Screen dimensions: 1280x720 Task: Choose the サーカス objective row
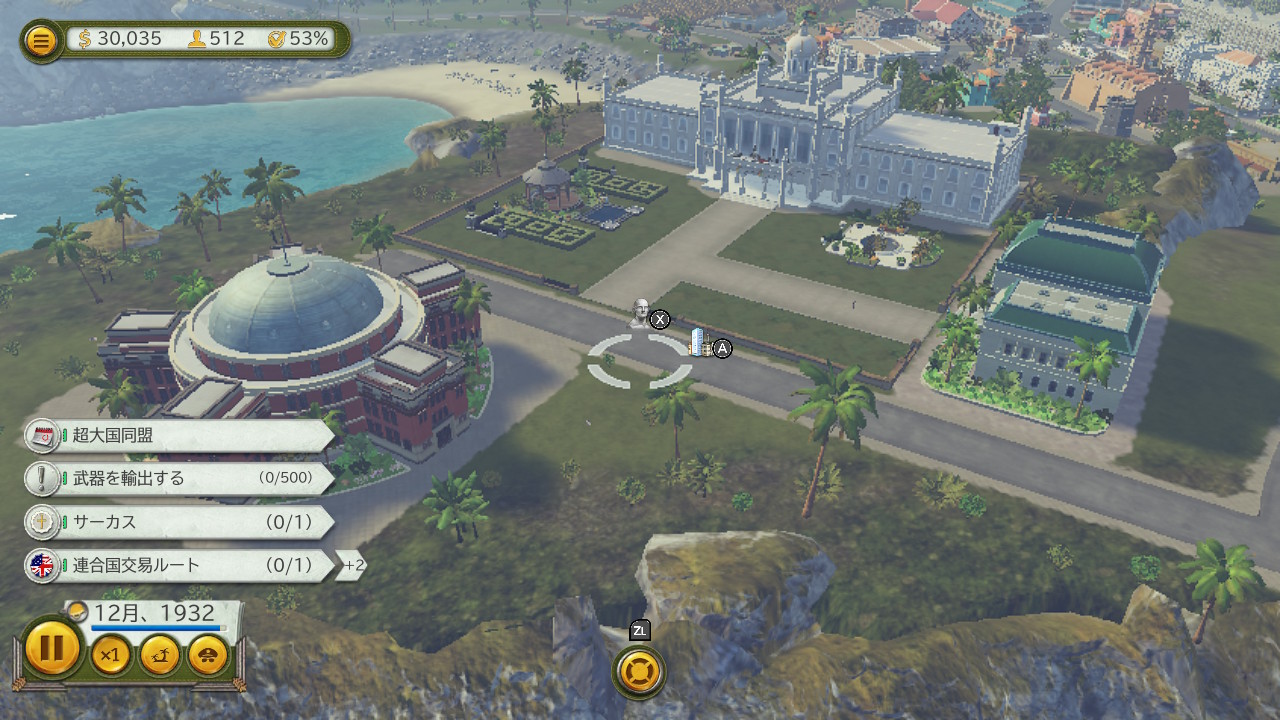(x=180, y=522)
